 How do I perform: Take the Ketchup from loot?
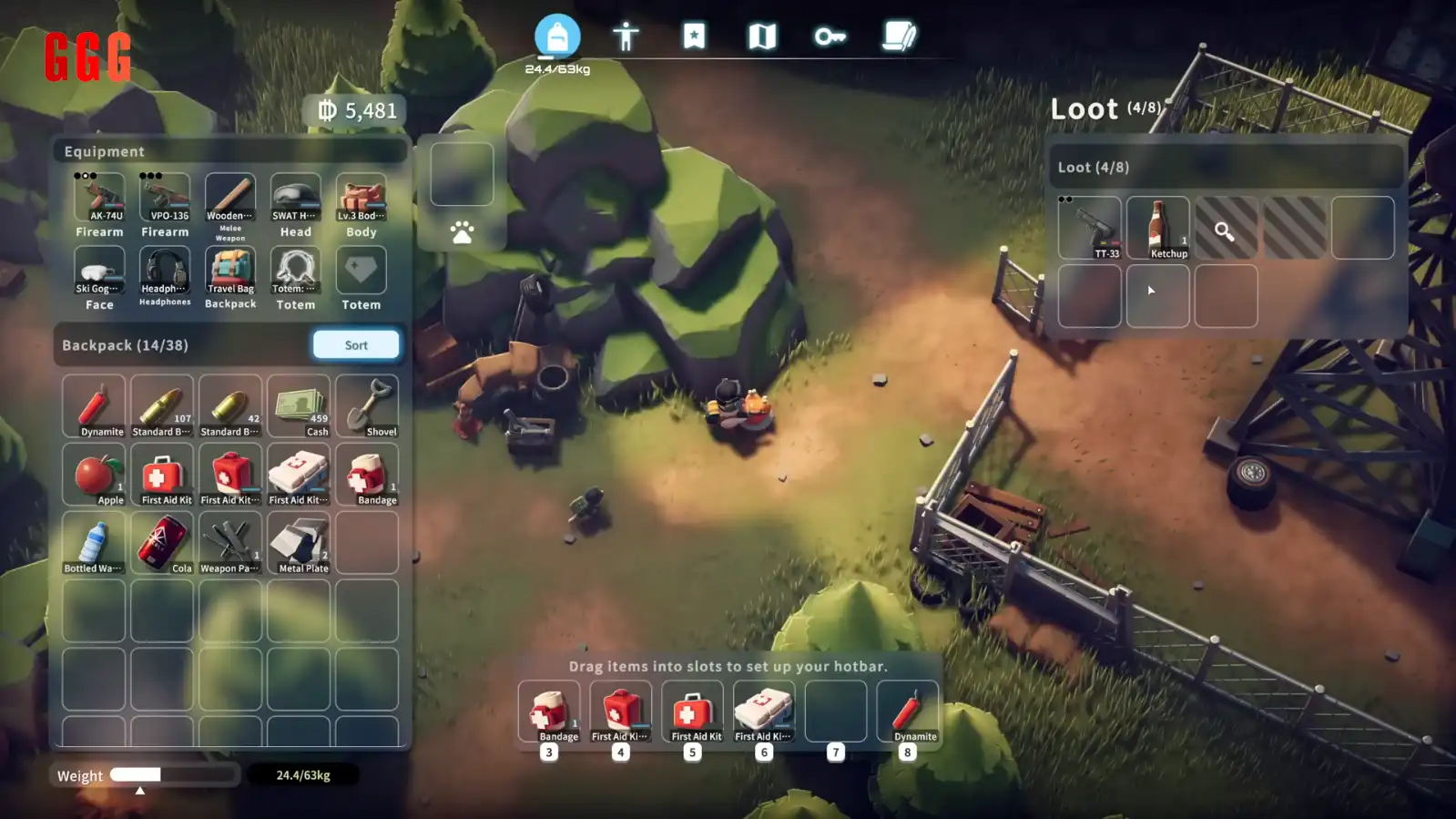click(1158, 228)
